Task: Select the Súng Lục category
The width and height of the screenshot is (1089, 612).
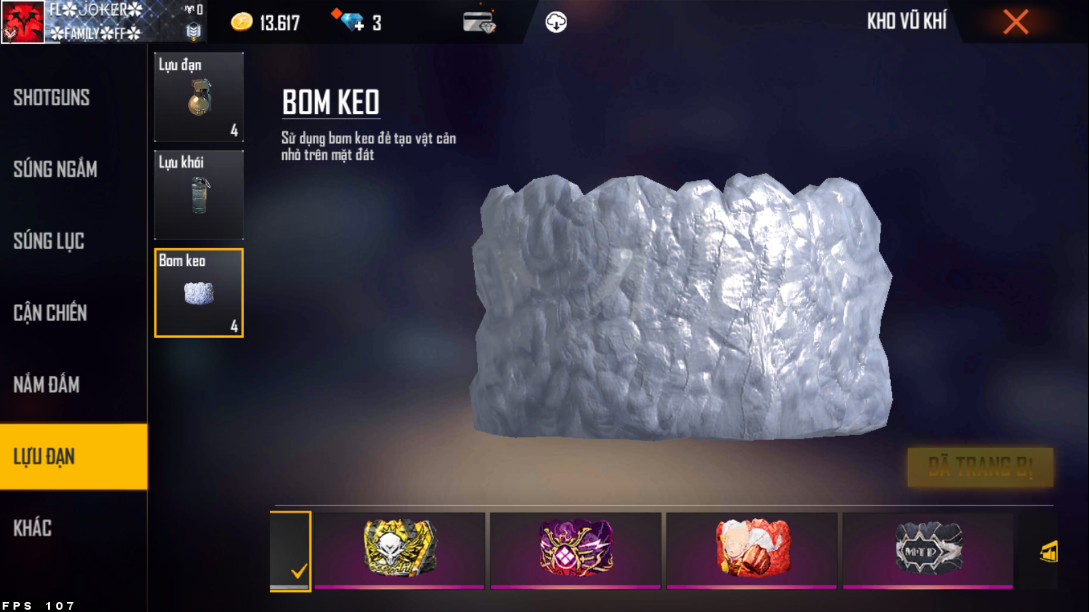Action: click(x=49, y=241)
